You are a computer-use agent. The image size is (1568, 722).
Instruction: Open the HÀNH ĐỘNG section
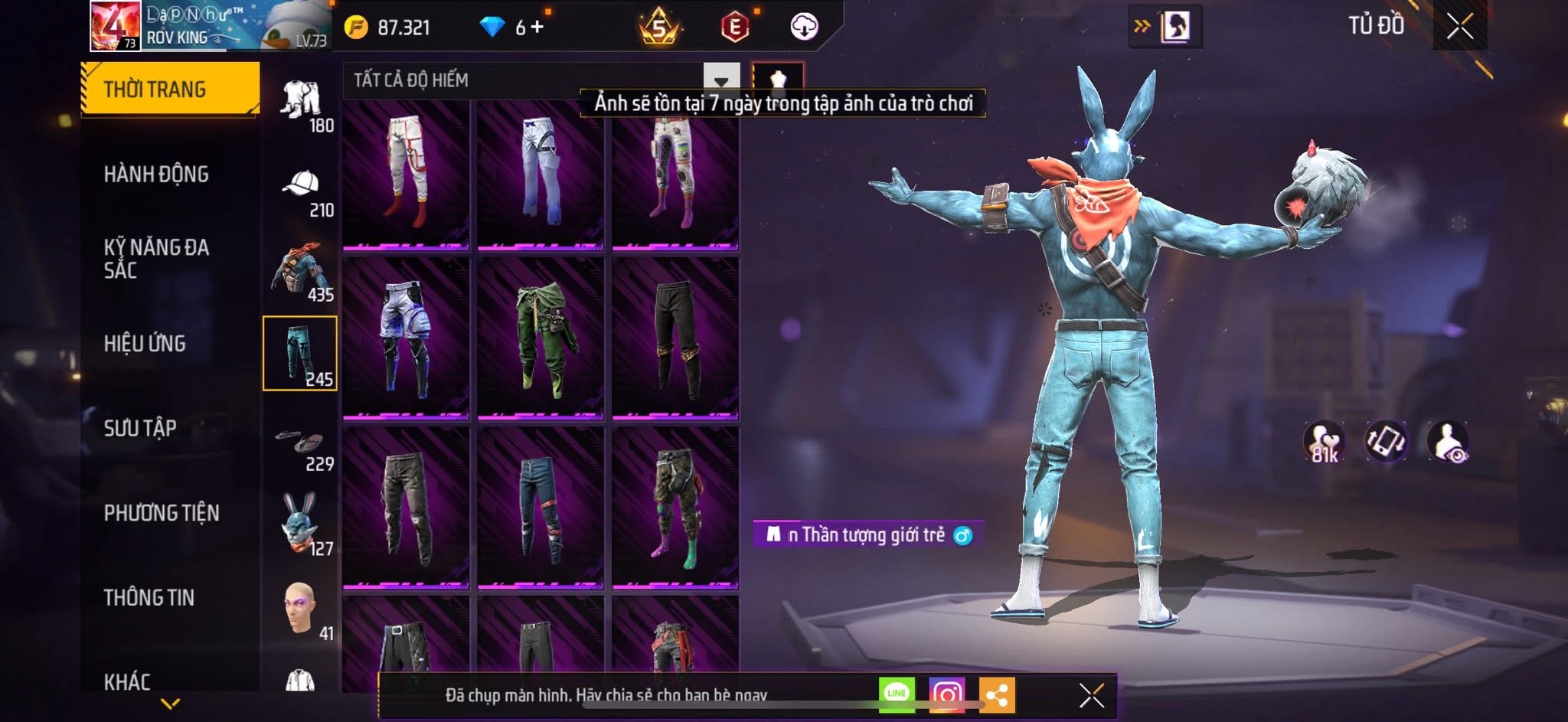pos(156,174)
